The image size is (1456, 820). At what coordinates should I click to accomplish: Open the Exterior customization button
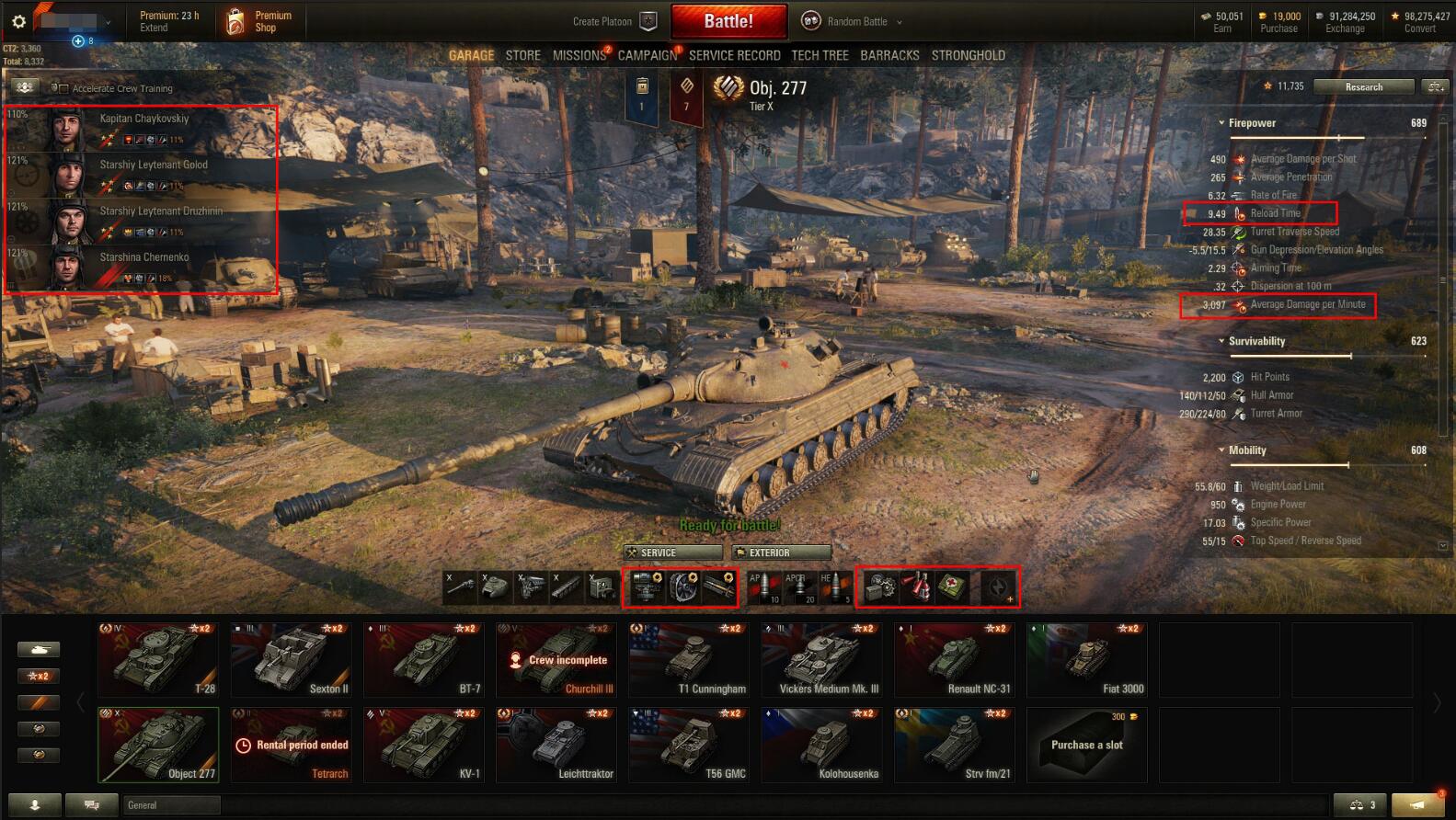point(781,552)
